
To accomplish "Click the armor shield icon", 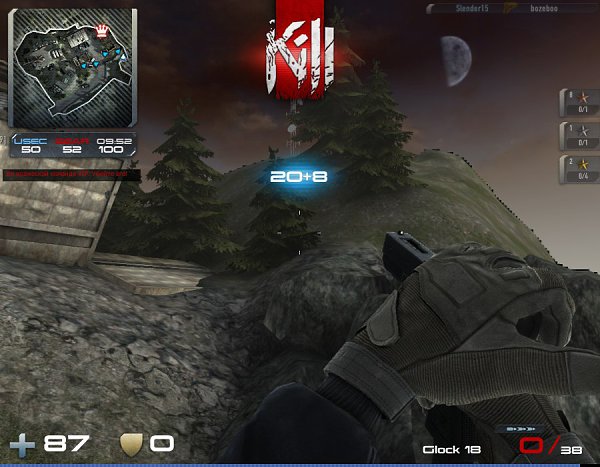I will (x=131, y=443).
